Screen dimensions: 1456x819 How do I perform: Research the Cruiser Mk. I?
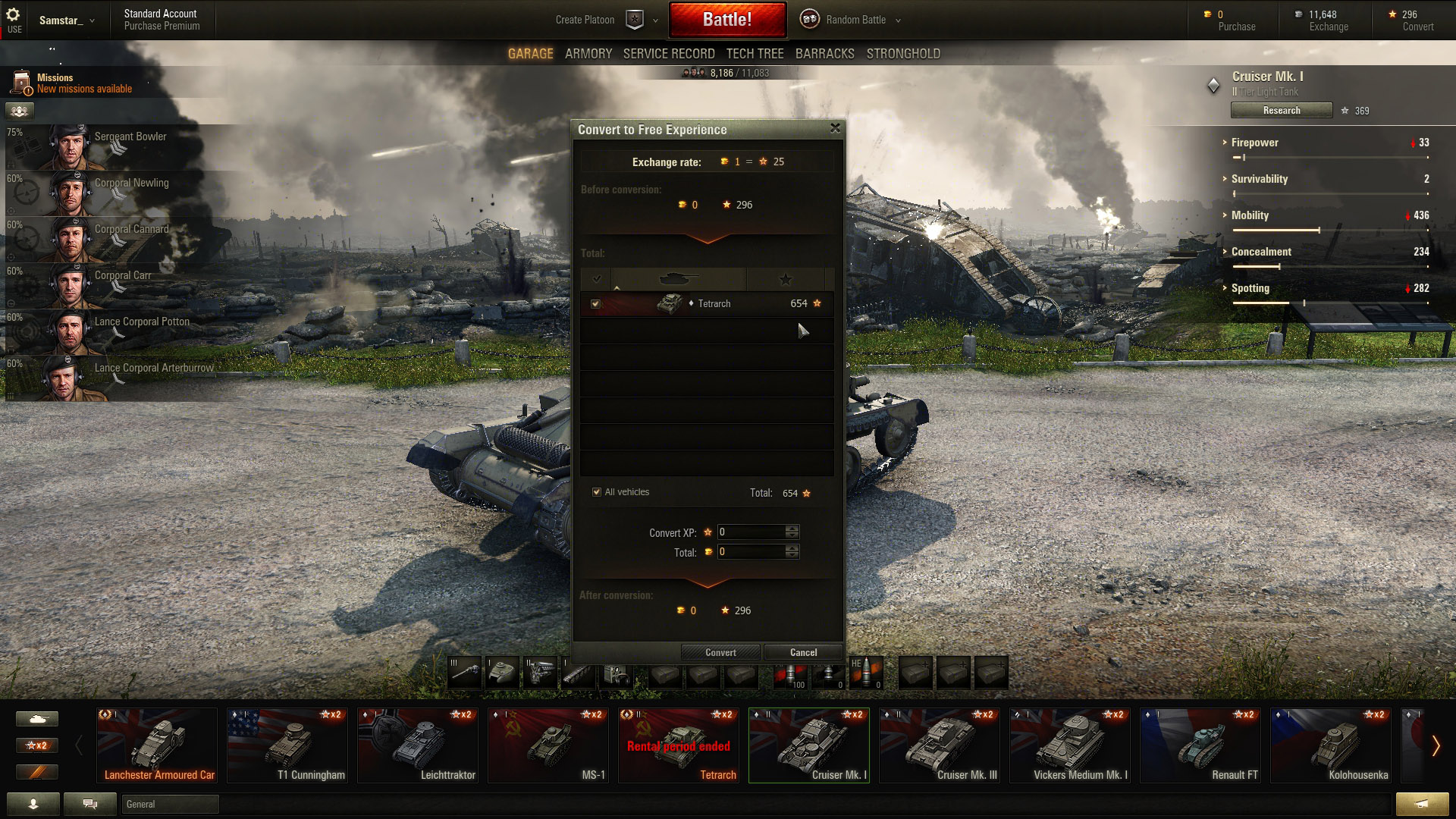[x=1281, y=111]
